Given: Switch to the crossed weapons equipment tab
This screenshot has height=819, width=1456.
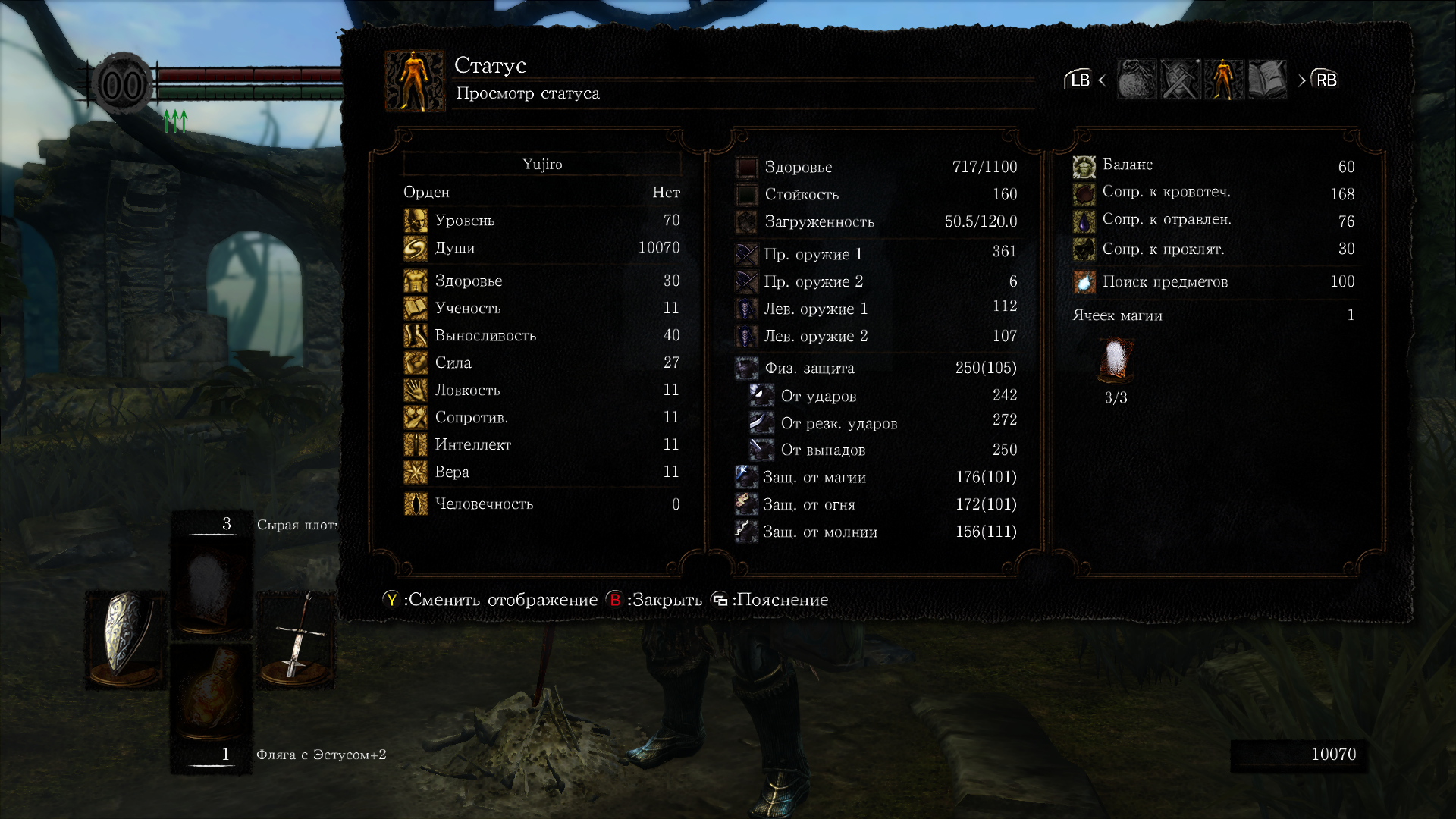Looking at the screenshot, I should point(1181,80).
